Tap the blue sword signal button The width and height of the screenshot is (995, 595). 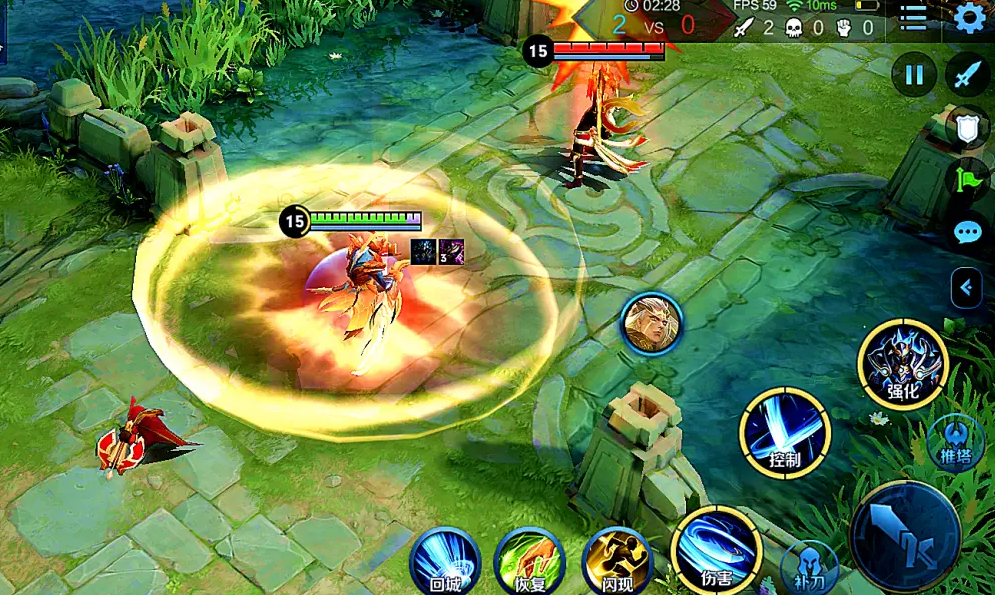(967, 75)
